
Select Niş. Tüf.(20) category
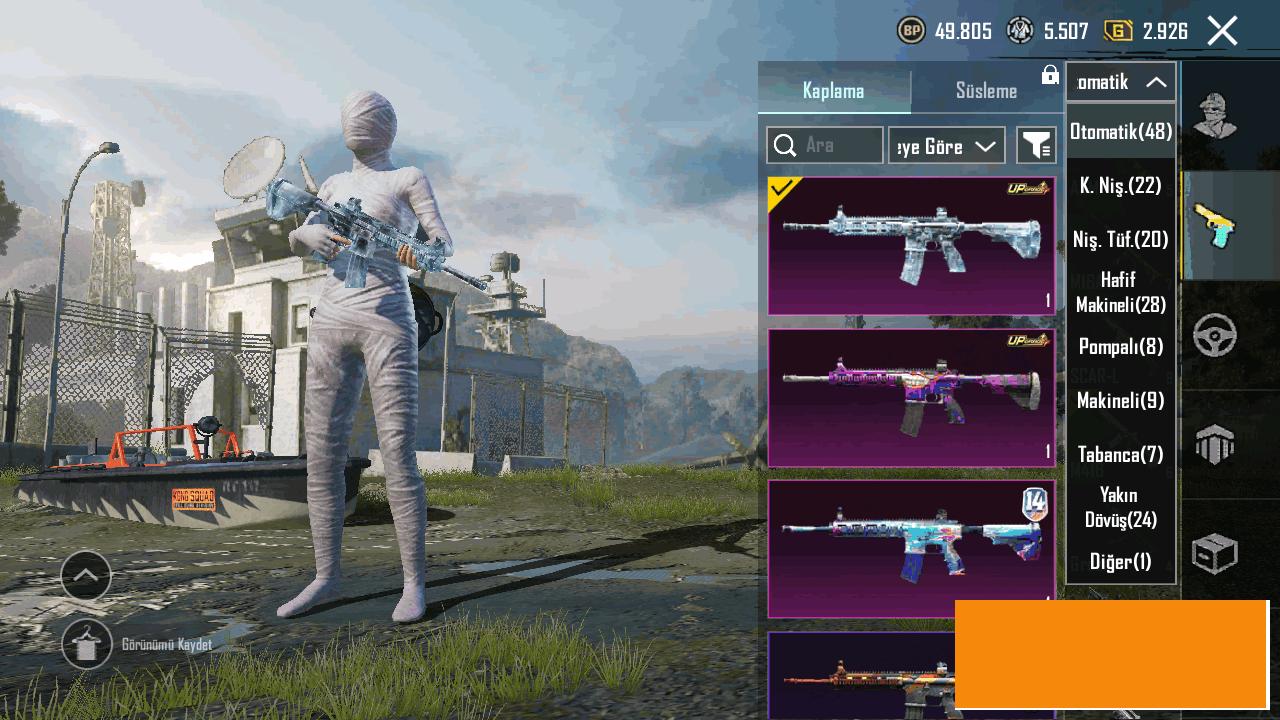click(1121, 239)
